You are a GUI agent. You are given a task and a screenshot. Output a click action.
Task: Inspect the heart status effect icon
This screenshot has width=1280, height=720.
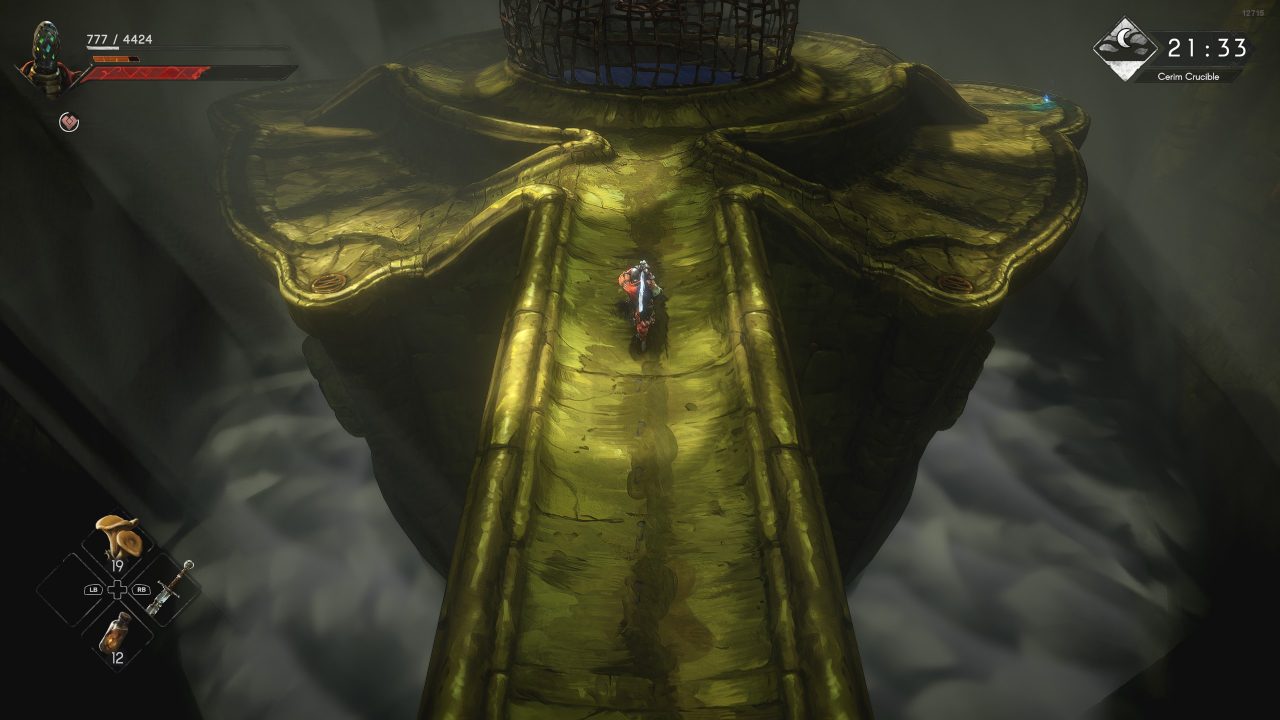[x=69, y=122]
